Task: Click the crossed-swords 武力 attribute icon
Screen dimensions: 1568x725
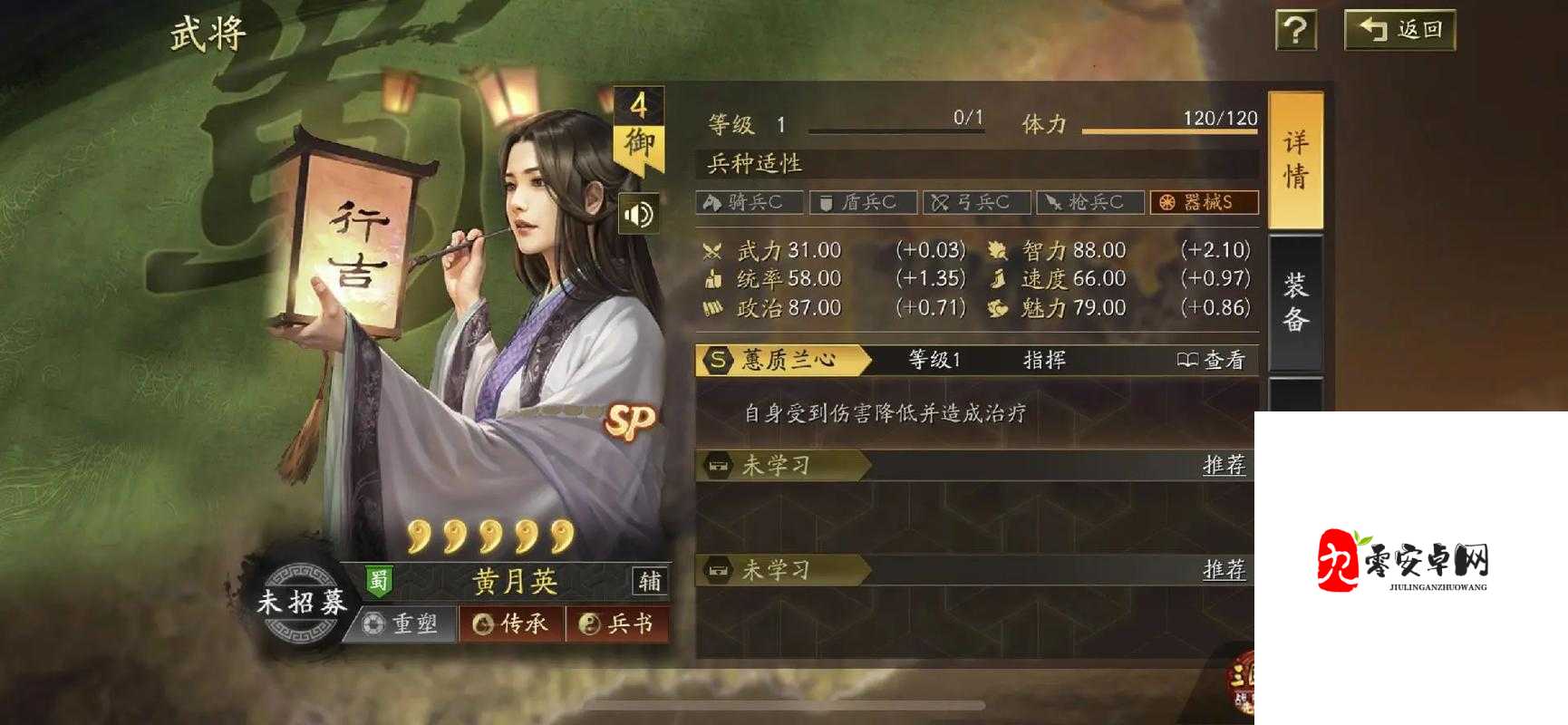Action: point(716,249)
